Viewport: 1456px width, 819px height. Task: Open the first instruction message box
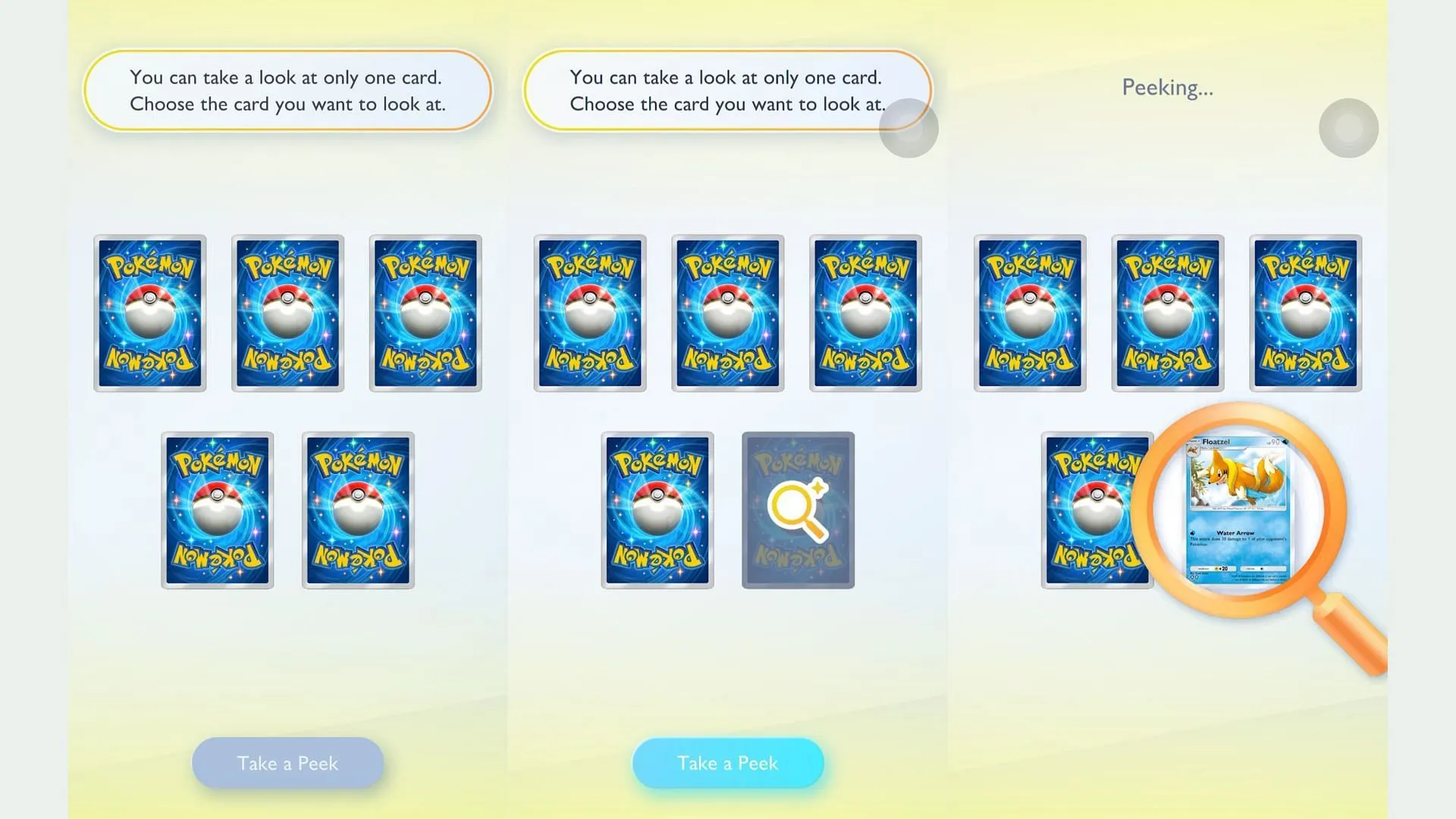click(x=288, y=90)
